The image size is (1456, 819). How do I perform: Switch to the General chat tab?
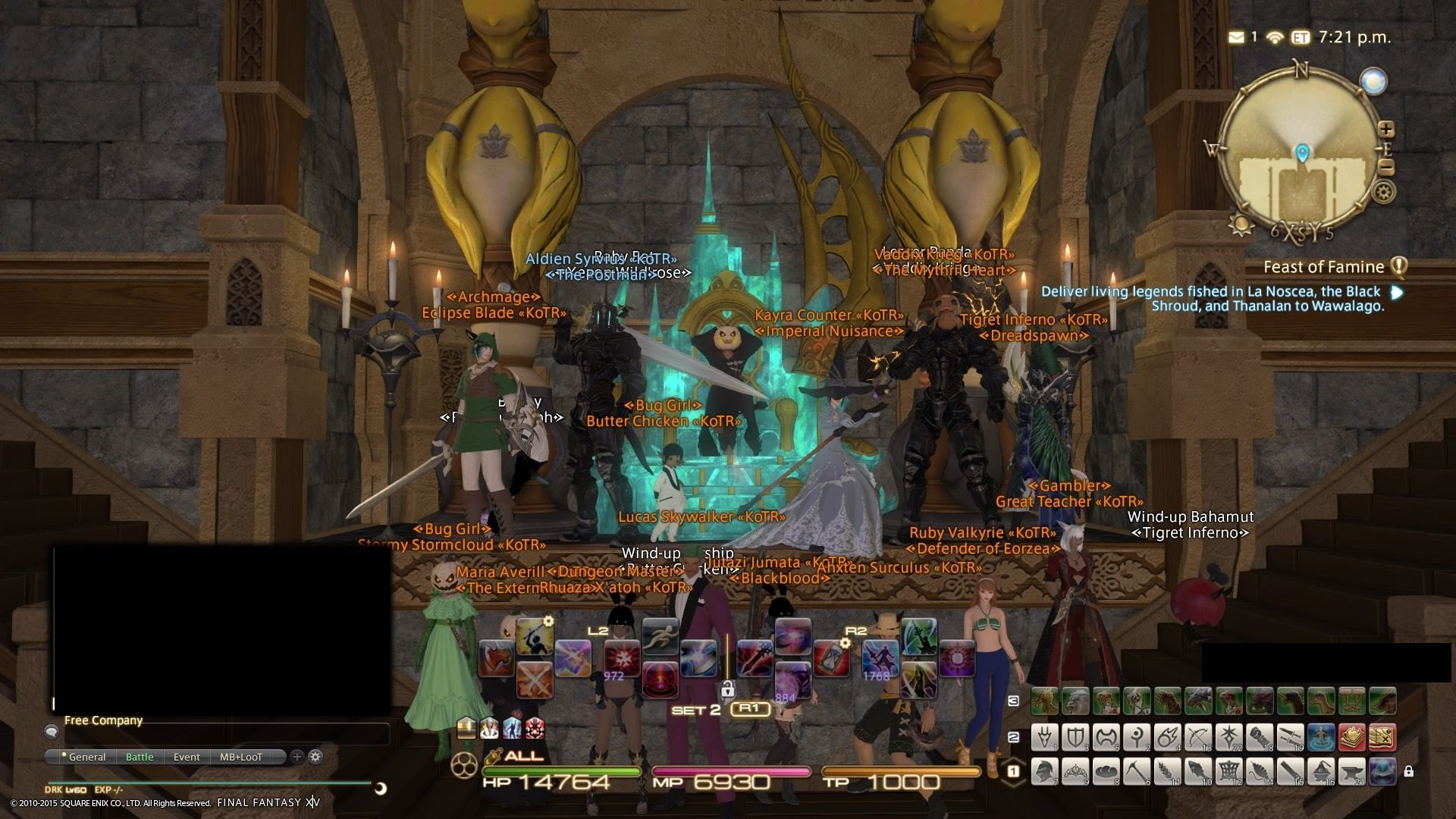click(87, 757)
